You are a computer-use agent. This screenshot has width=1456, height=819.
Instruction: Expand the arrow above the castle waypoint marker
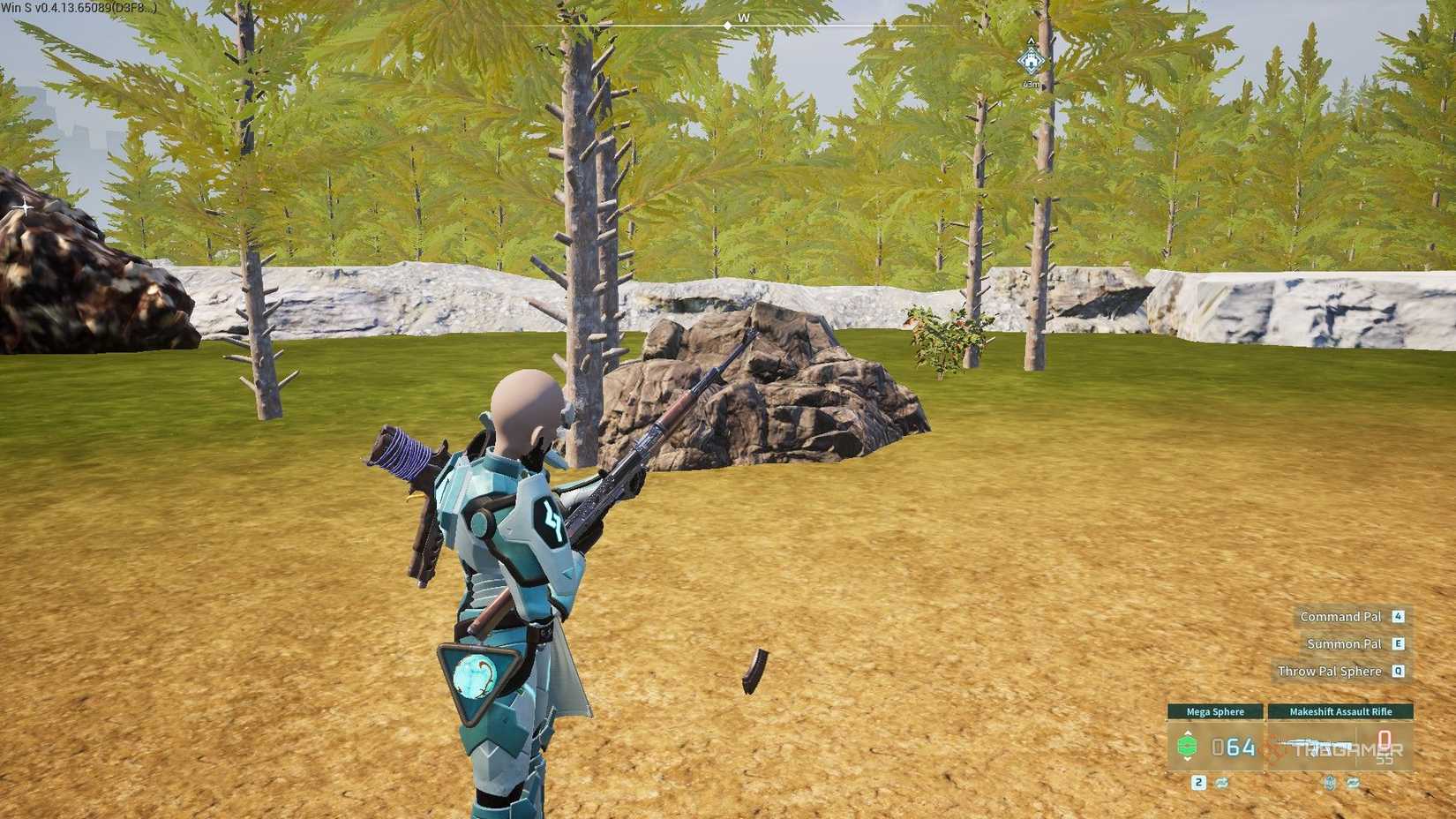[x=1031, y=41]
